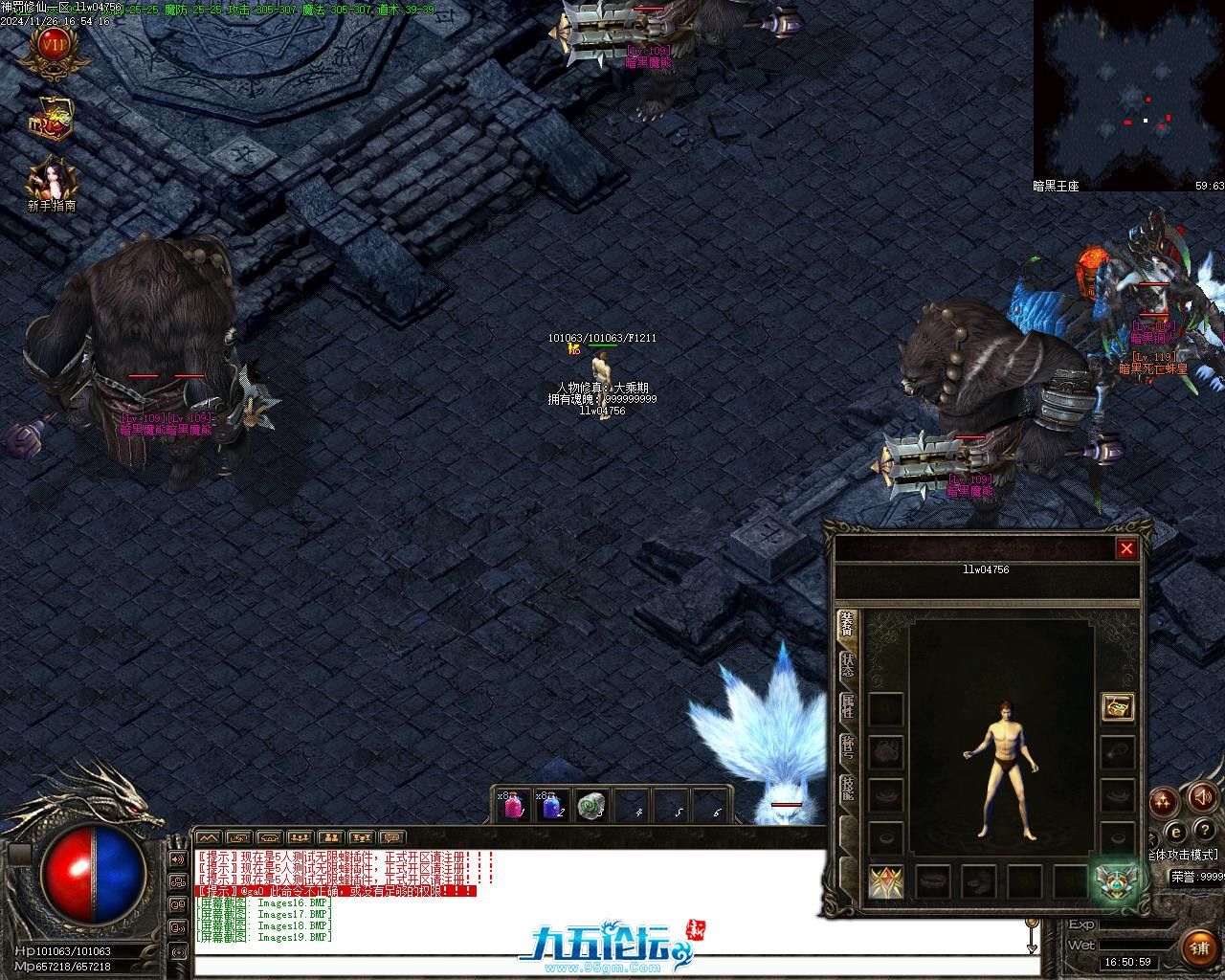
Task: Toggle the sound speaker button
Action: pyautogui.click(x=1201, y=797)
